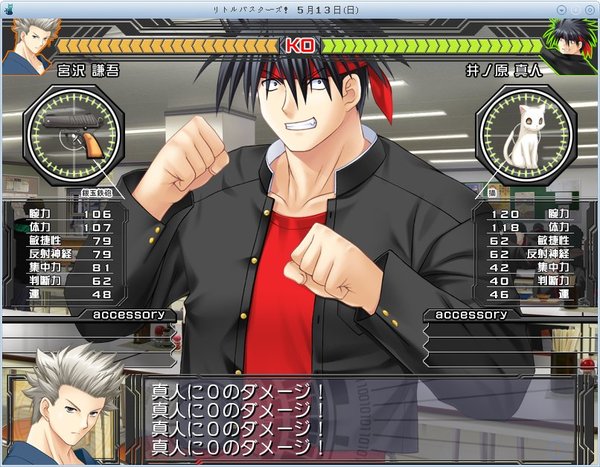The image size is (600, 467).
Task: Open Kengo's accessory panel
Action: [128, 314]
